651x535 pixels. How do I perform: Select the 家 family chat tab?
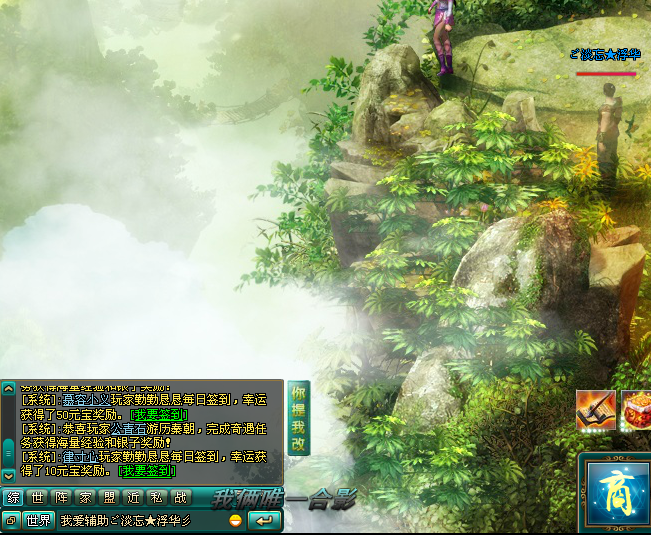tap(85, 497)
